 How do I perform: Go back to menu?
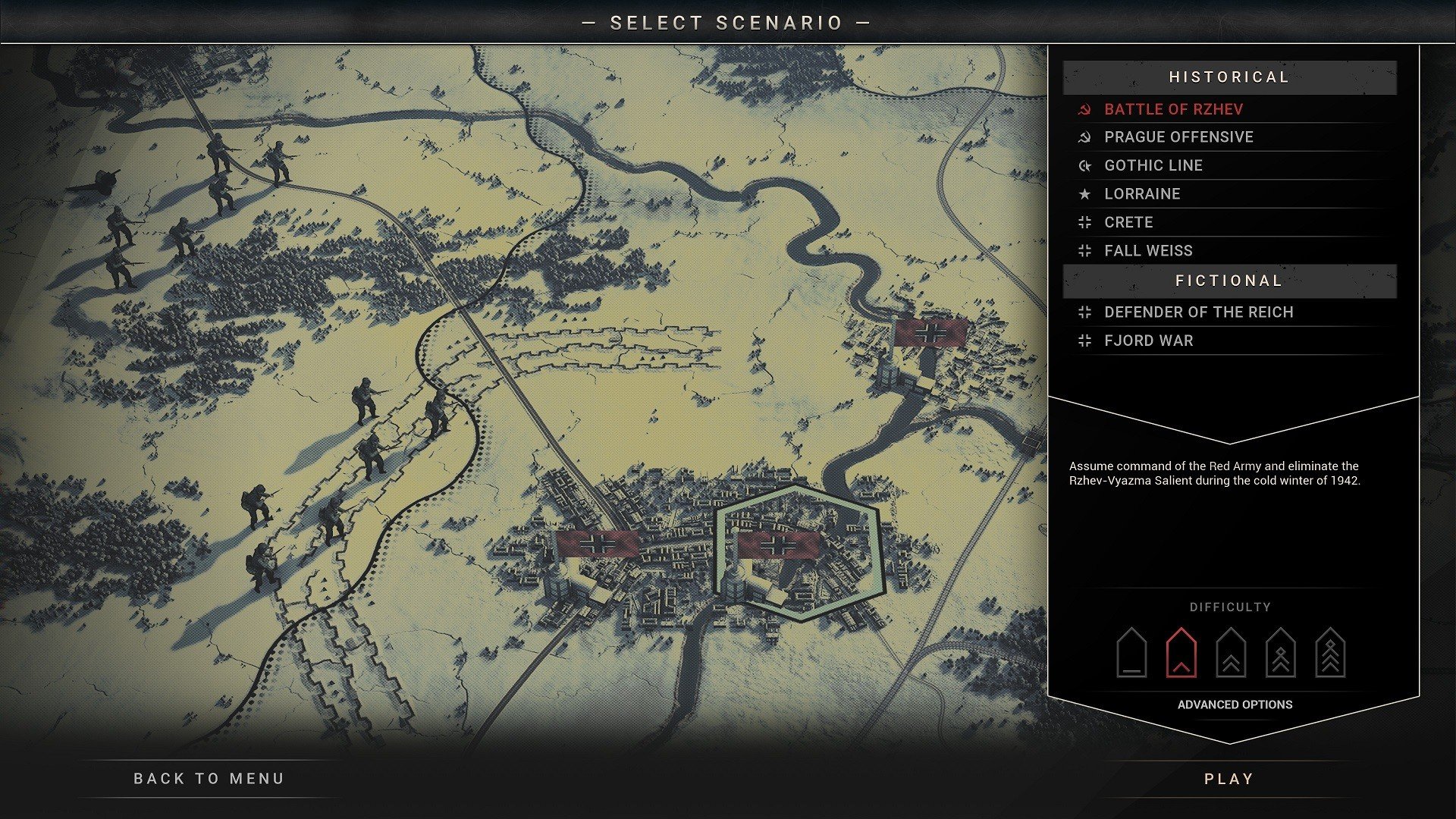coord(209,779)
